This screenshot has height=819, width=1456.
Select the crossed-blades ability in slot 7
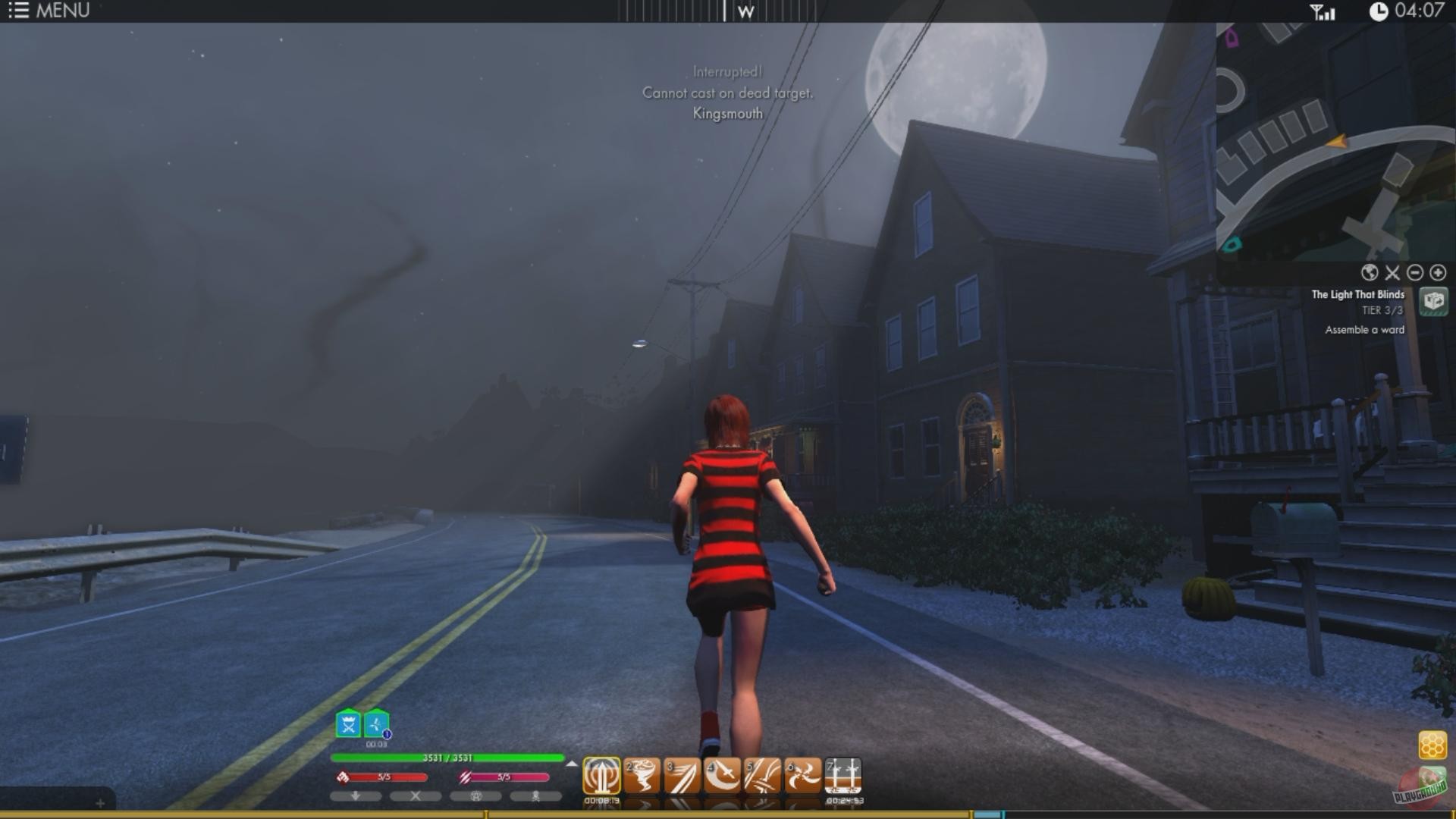[845, 775]
